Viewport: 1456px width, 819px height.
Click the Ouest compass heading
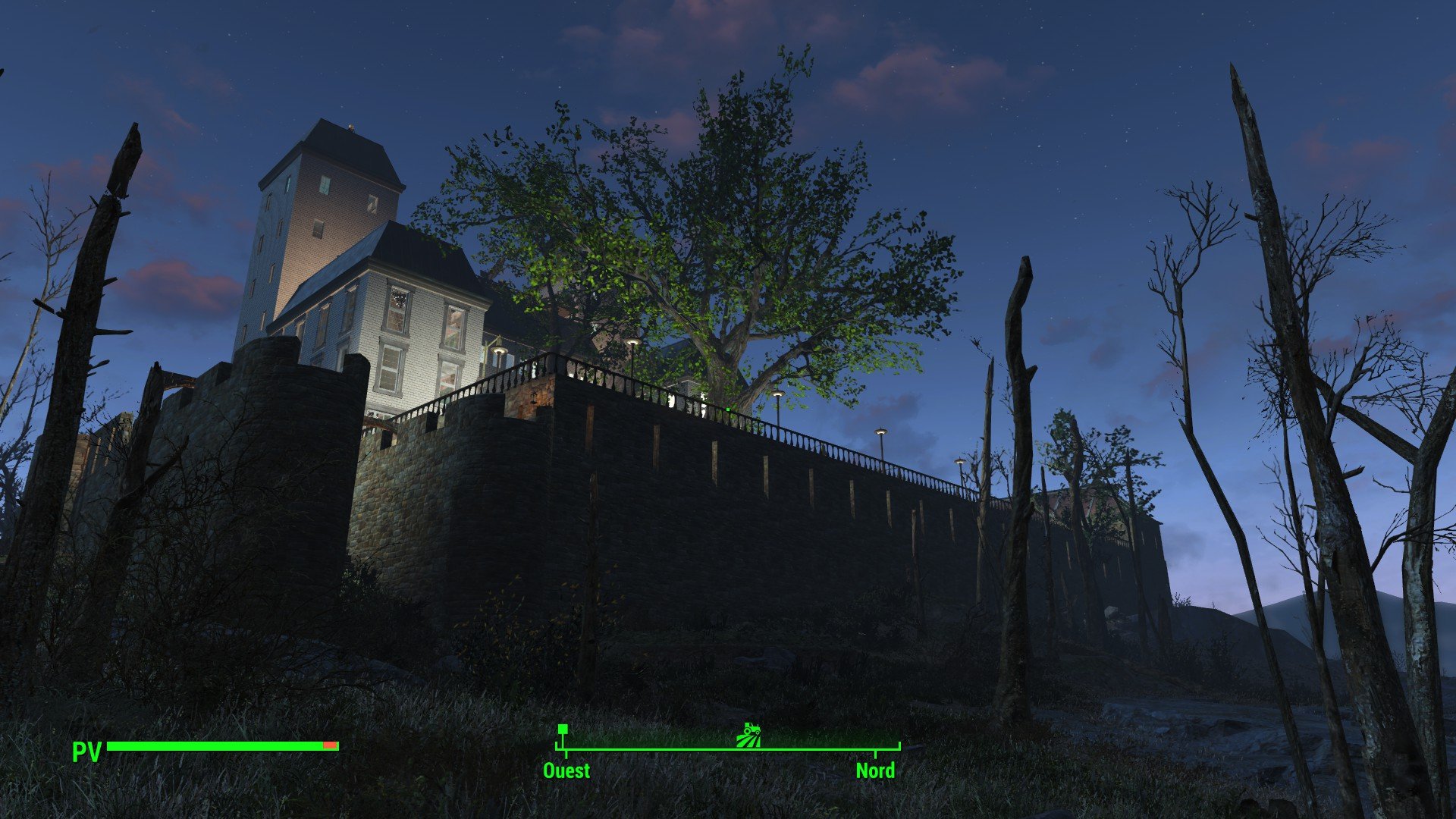(x=566, y=770)
